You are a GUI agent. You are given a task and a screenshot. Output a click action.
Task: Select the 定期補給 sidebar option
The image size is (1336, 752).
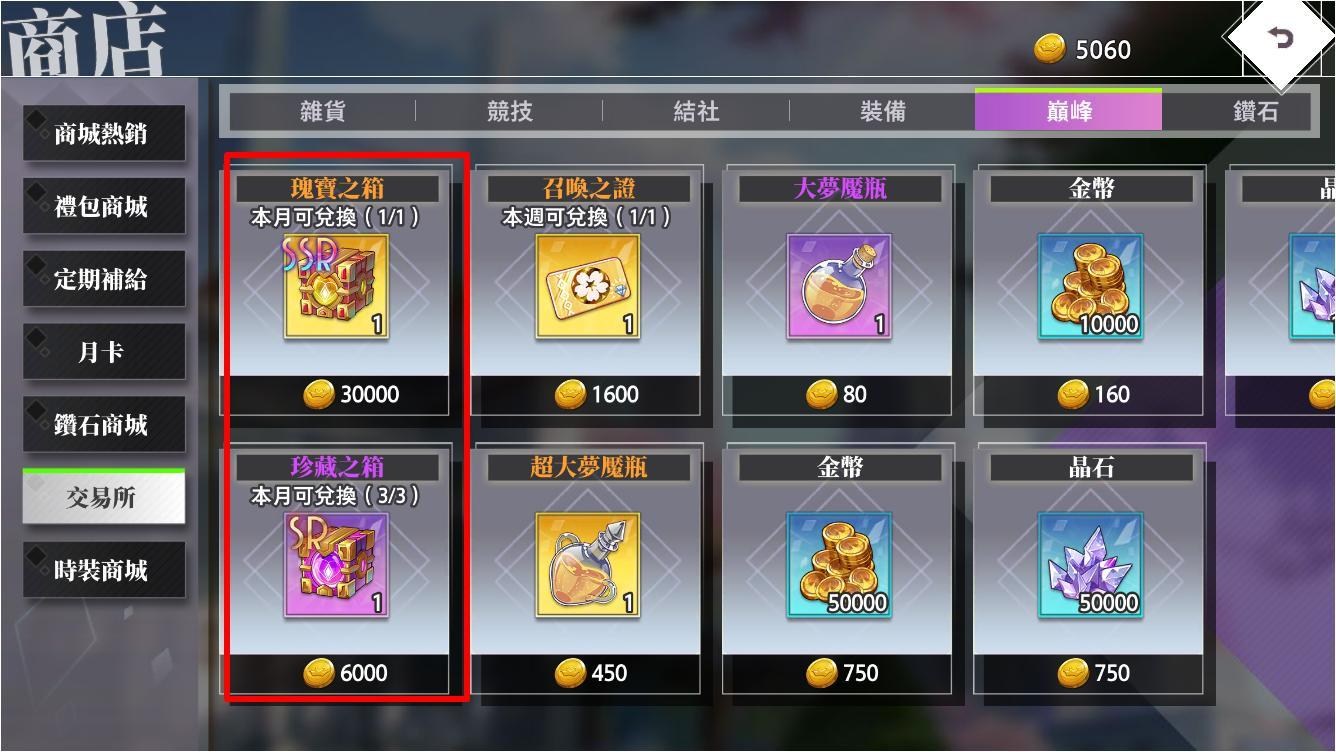point(102,279)
